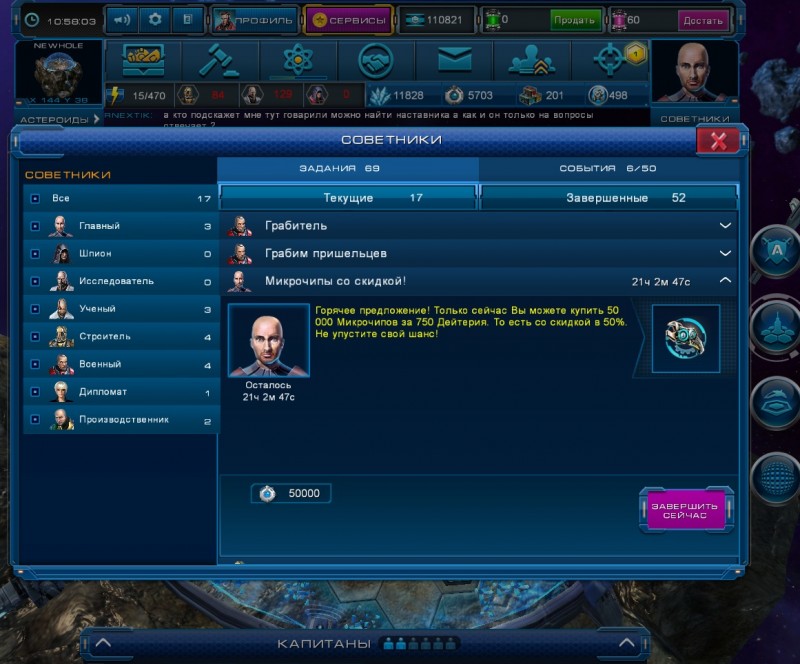The height and width of the screenshot is (664, 800).
Task: Close the Советники window
Action: click(717, 141)
